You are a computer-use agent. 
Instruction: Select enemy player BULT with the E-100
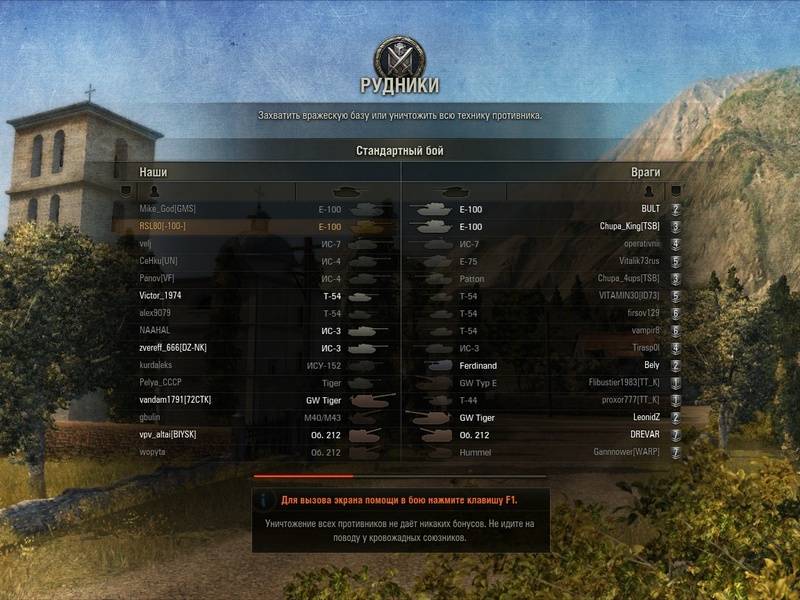tap(650, 210)
